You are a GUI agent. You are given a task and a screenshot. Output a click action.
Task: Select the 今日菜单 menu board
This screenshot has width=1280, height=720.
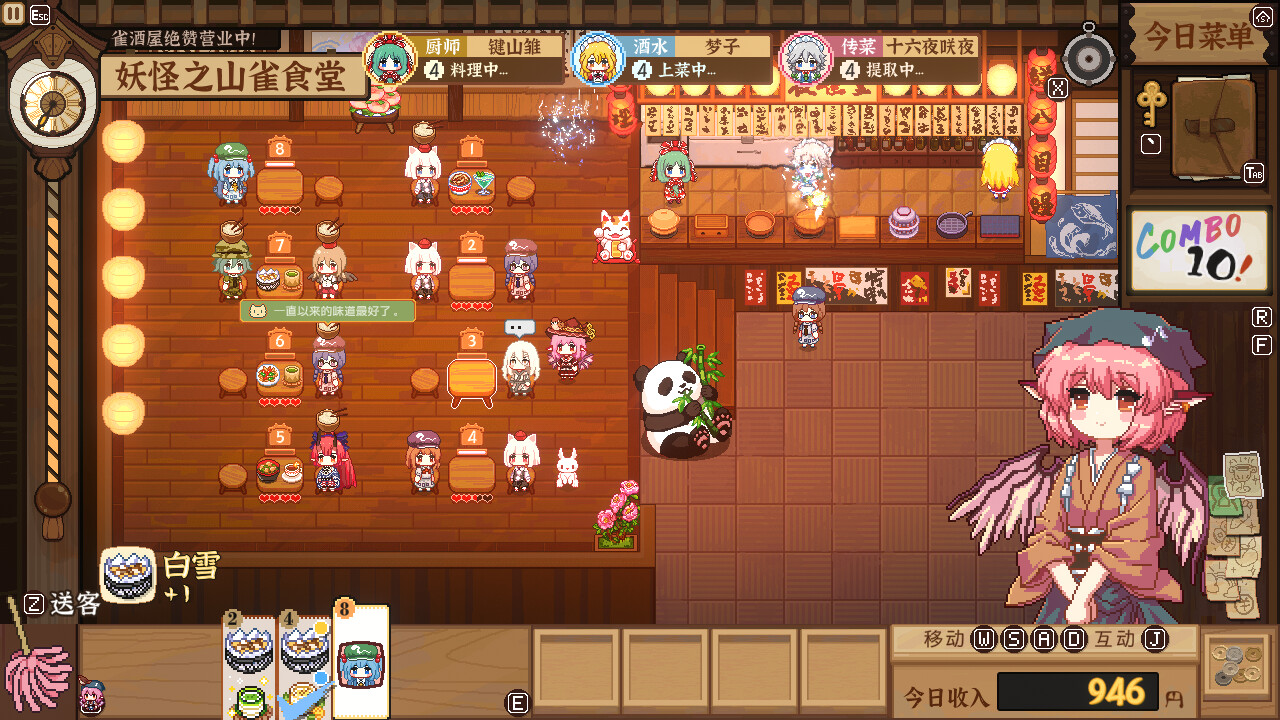click(1197, 33)
